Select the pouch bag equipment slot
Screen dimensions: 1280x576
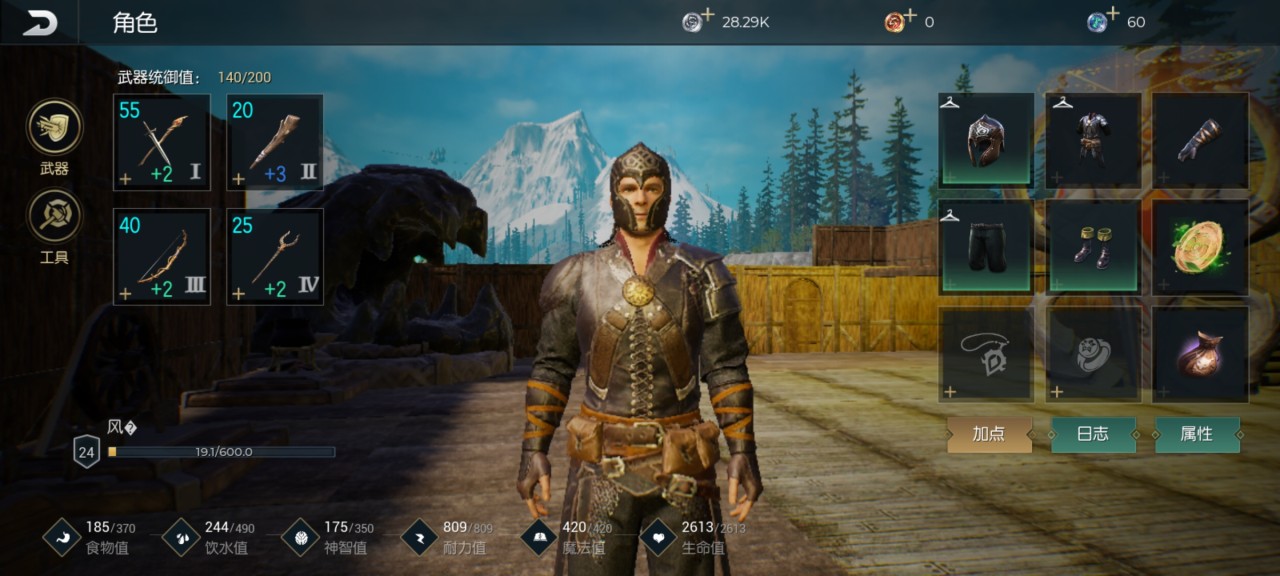coord(1200,354)
